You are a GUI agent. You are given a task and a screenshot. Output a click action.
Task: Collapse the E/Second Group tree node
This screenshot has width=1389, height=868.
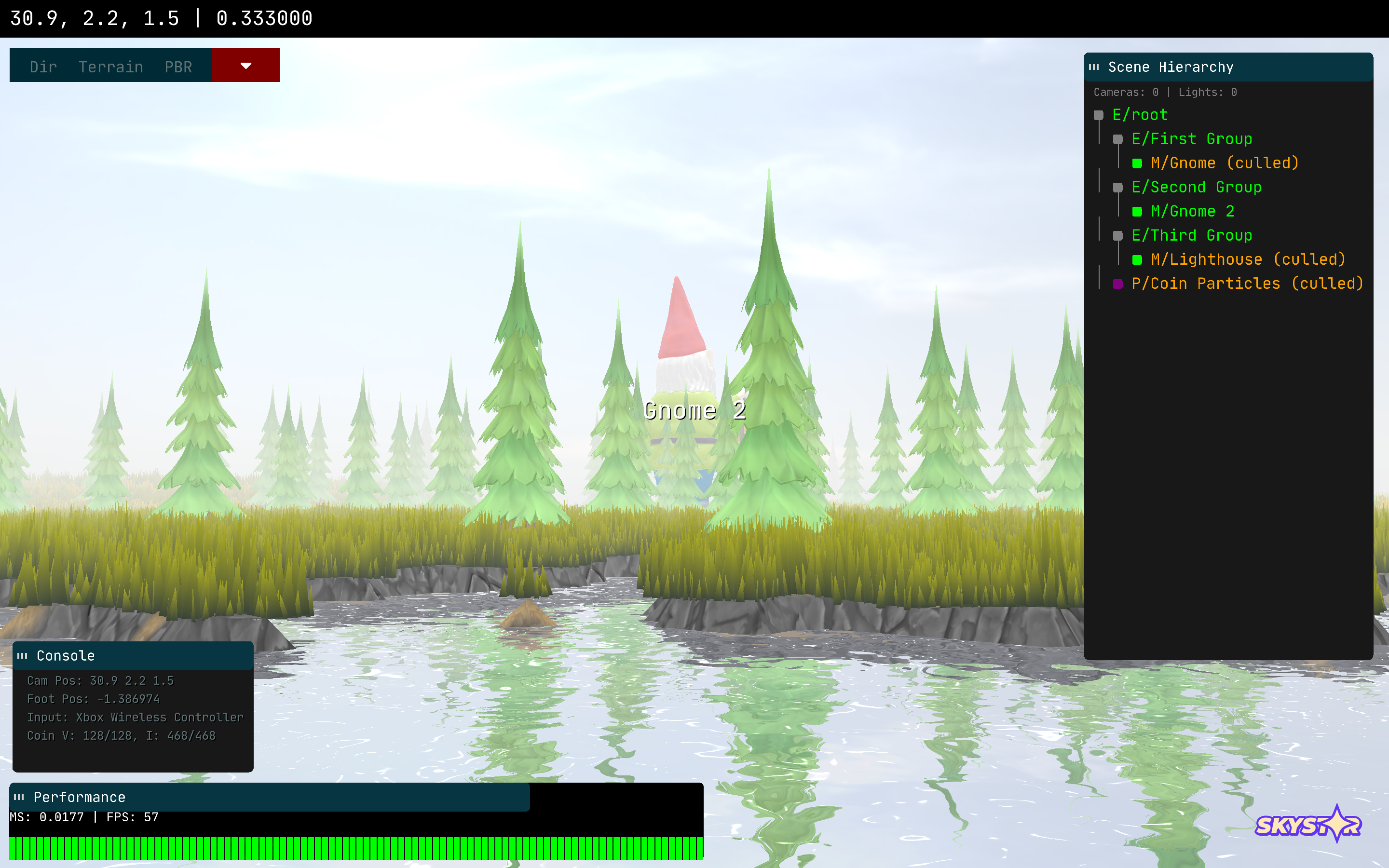coord(1118,187)
